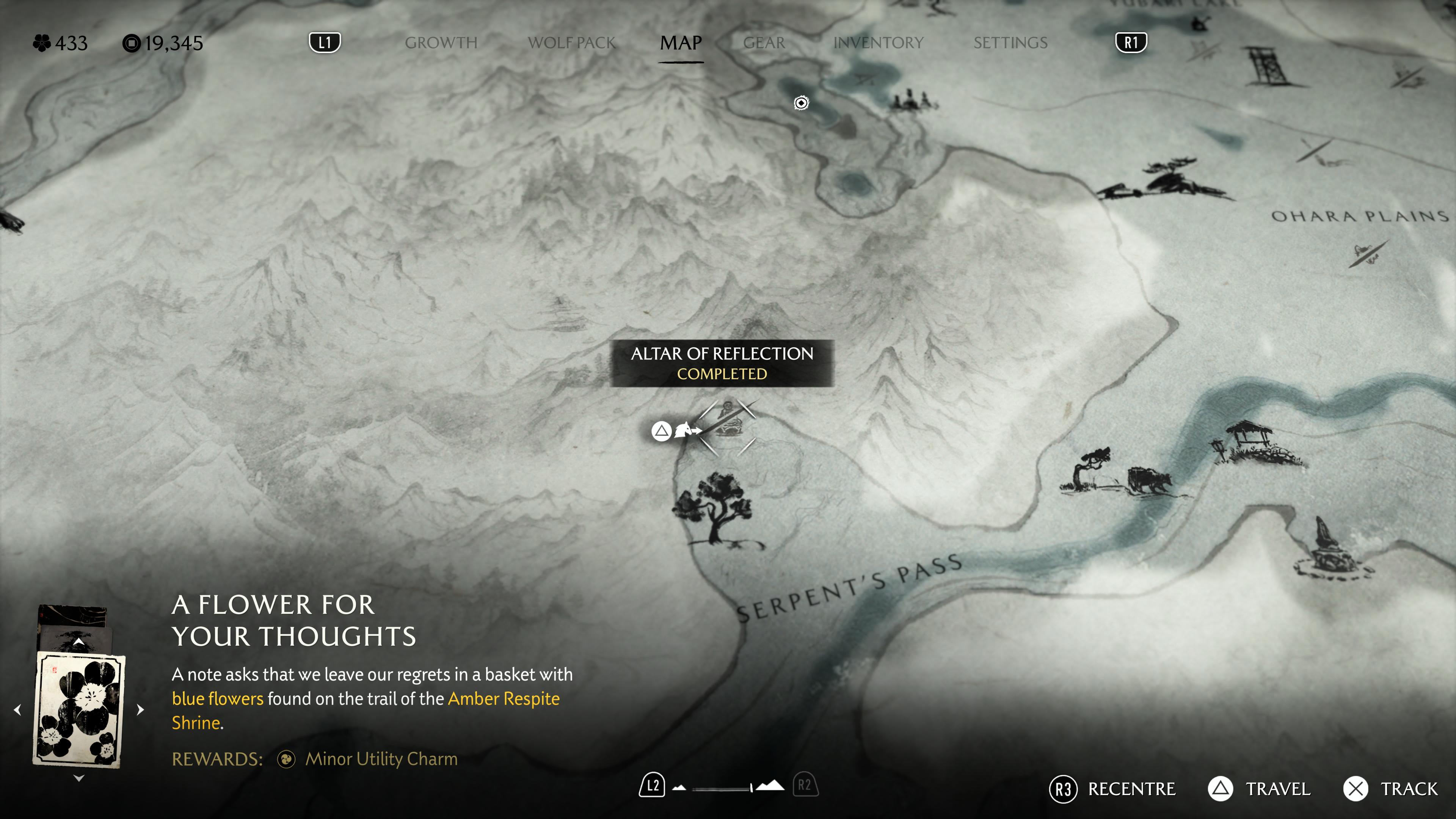Image resolution: width=1456 pixels, height=819 pixels.
Task: Open the Inventory tab
Action: click(x=879, y=43)
